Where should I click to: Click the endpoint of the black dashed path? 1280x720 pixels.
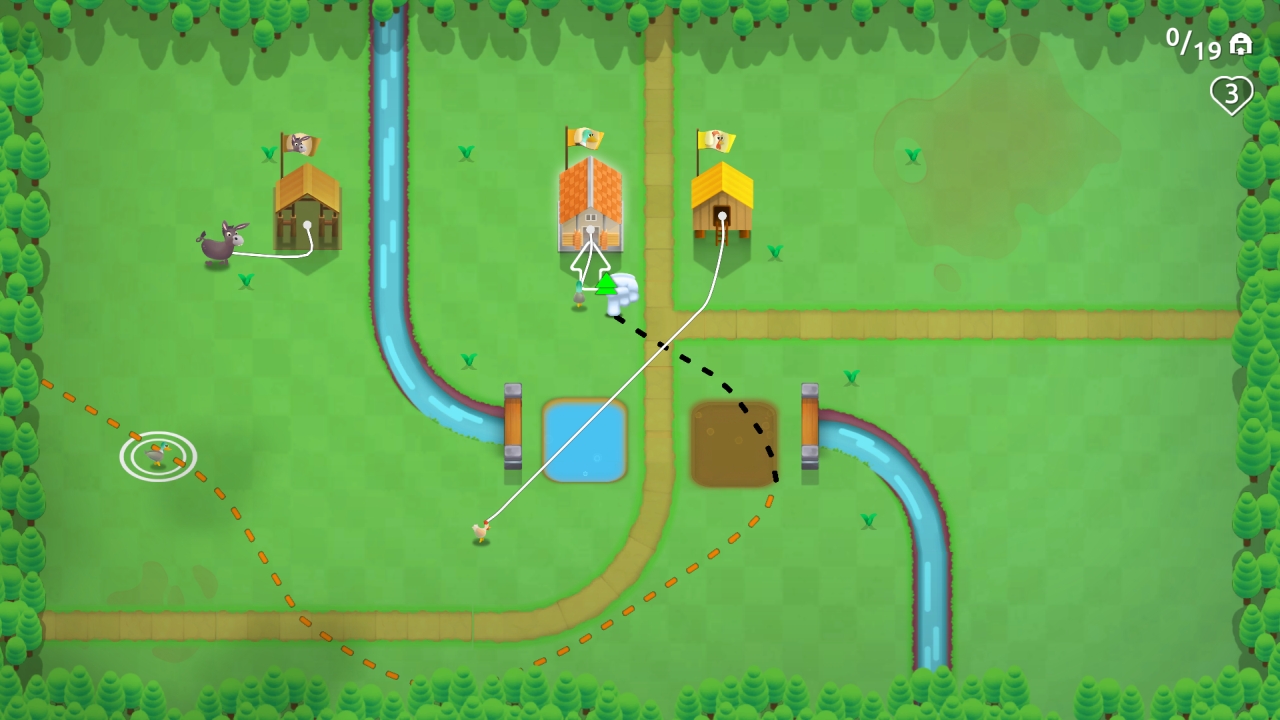[778, 478]
